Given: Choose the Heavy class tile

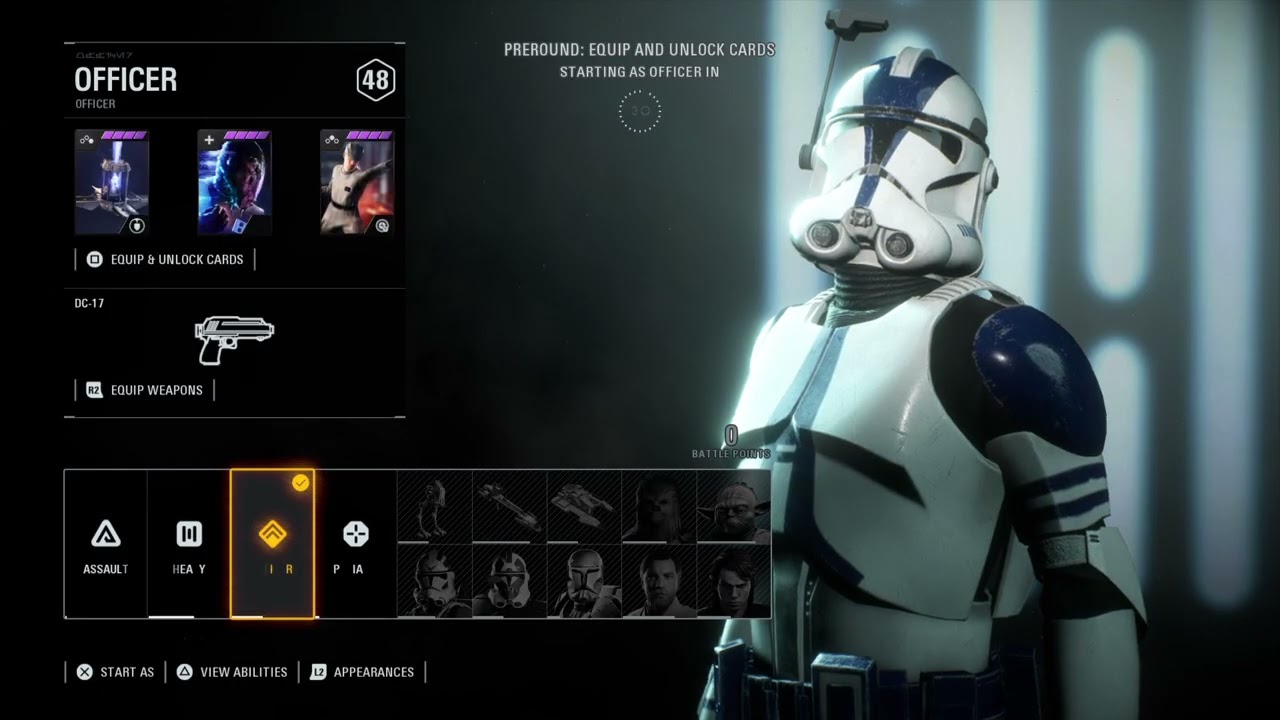Looking at the screenshot, I should click(189, 543).
